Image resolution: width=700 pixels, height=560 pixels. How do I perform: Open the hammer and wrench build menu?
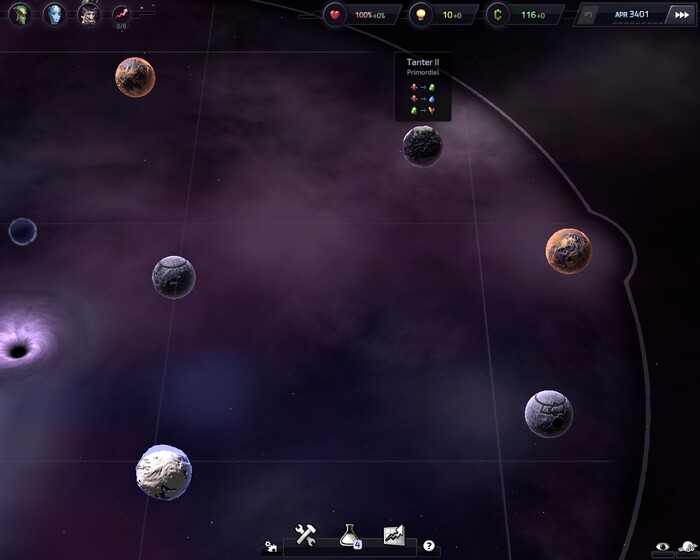coord(306,536)
